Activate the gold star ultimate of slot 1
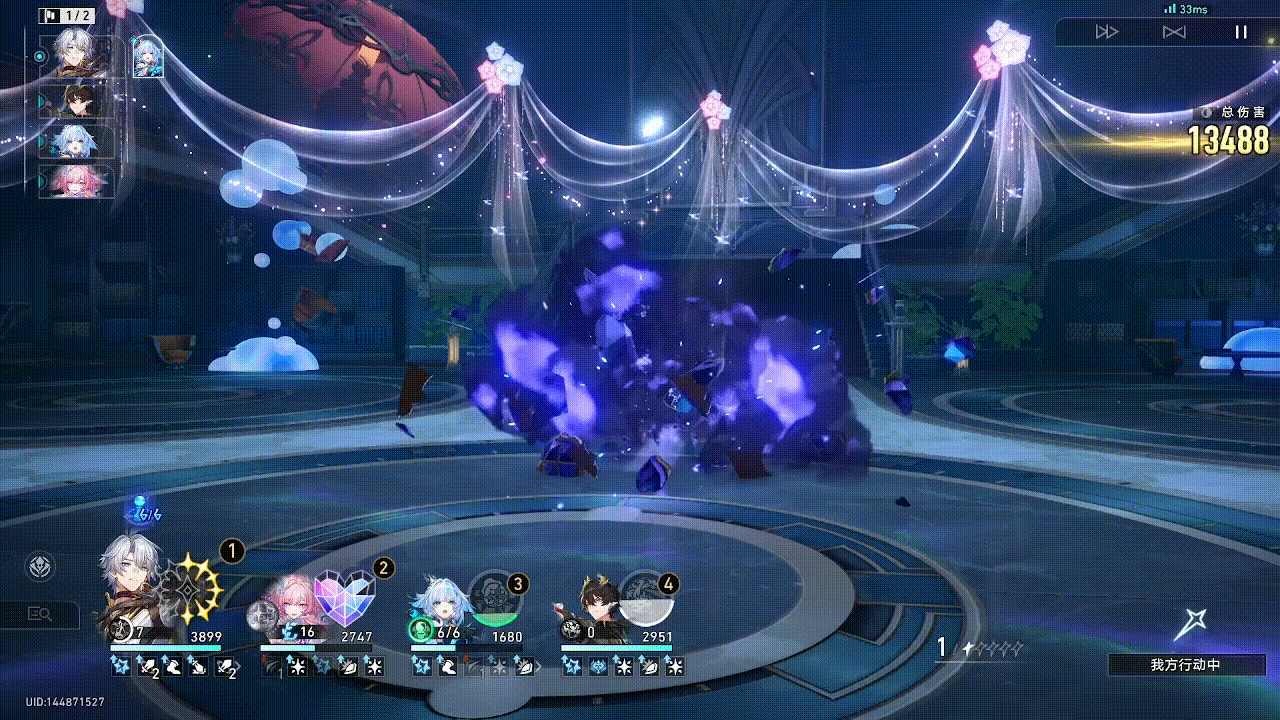Viewport: 1280px width, 720px height. pos(191,590)
